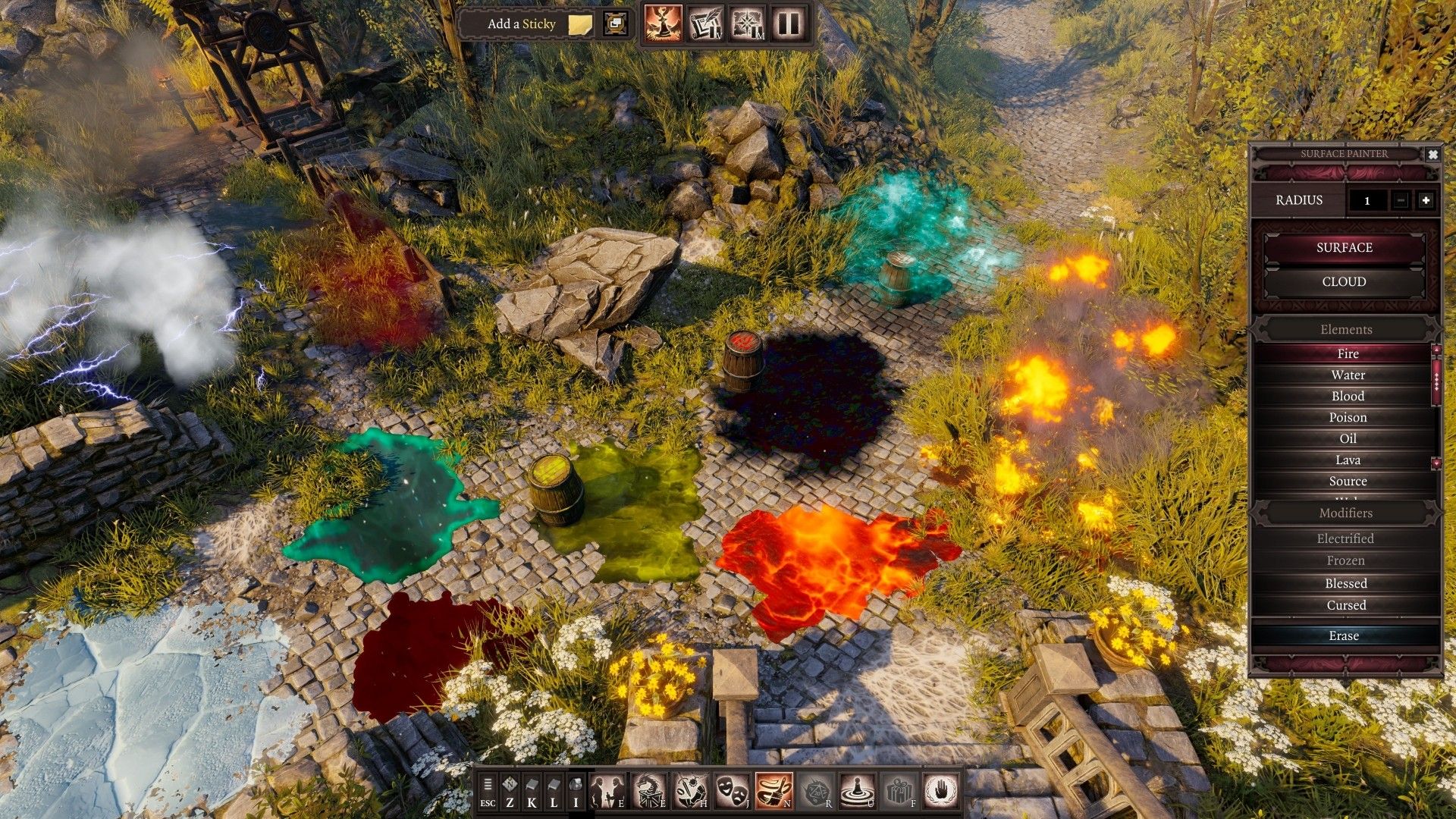Choose the Water element

pyautogui.click(x=1348, y=375)
